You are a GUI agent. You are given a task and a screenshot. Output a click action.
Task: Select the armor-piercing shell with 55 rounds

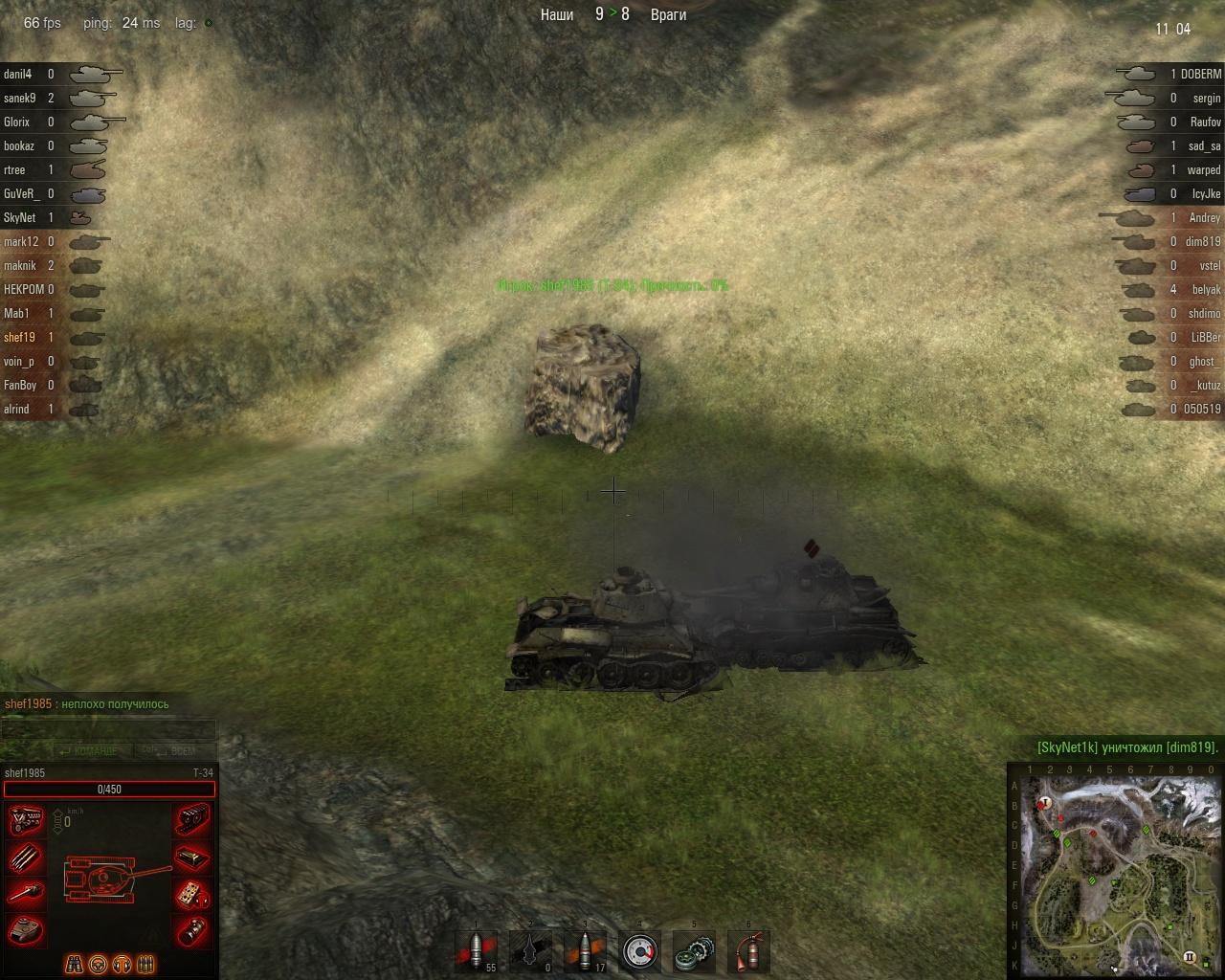477,951
